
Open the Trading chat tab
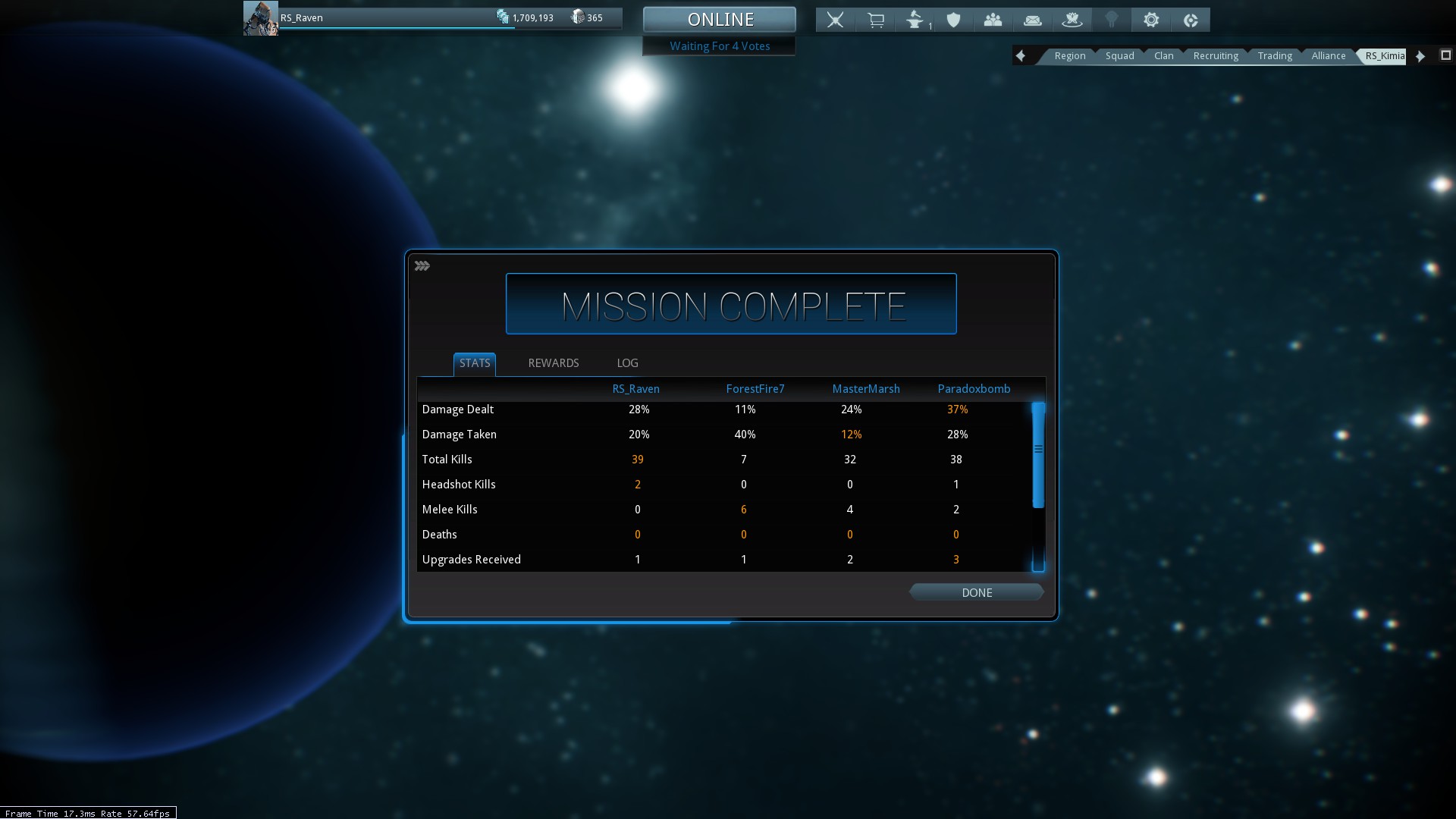pos(1274,56)
